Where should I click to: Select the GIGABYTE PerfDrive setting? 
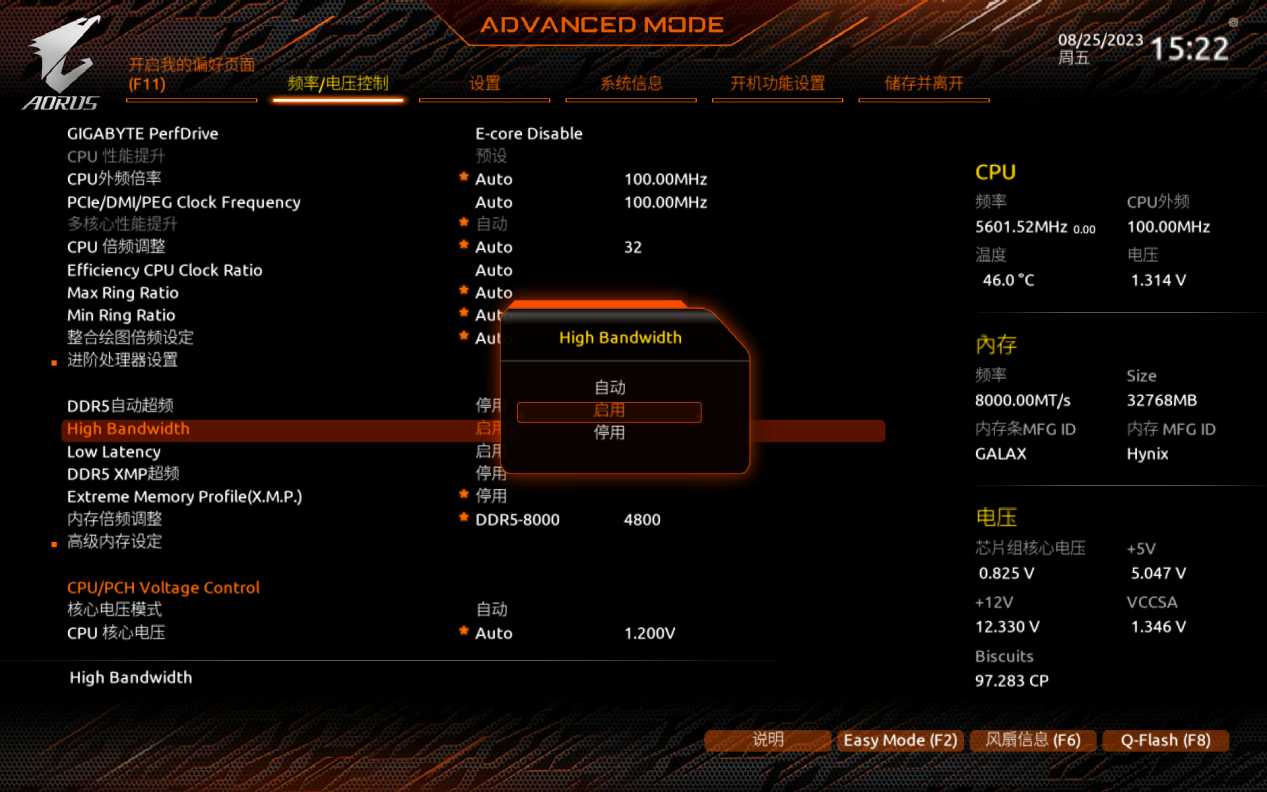[142, 134]
